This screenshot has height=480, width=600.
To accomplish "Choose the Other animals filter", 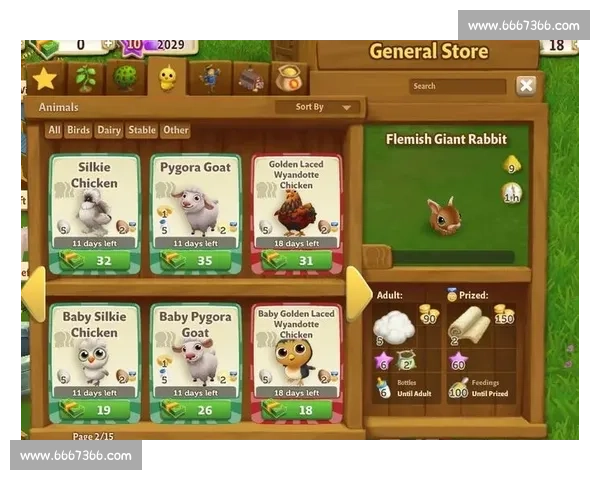I will pyautogui.click(x=176, y=130).
